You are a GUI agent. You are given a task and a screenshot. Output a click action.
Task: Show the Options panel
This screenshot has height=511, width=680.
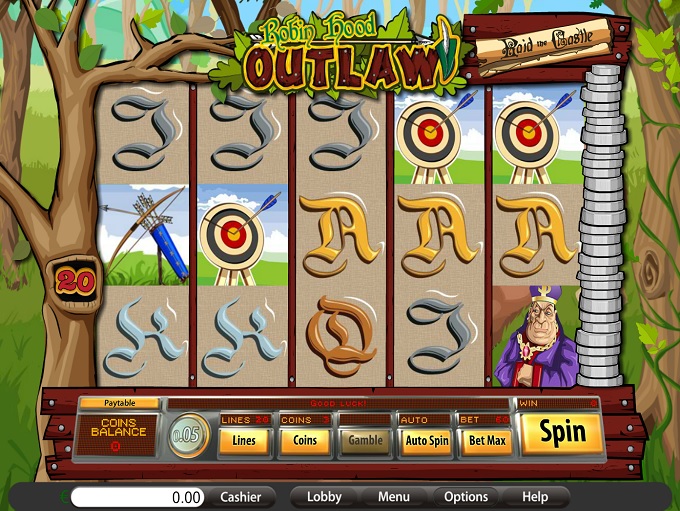(466, 497)
